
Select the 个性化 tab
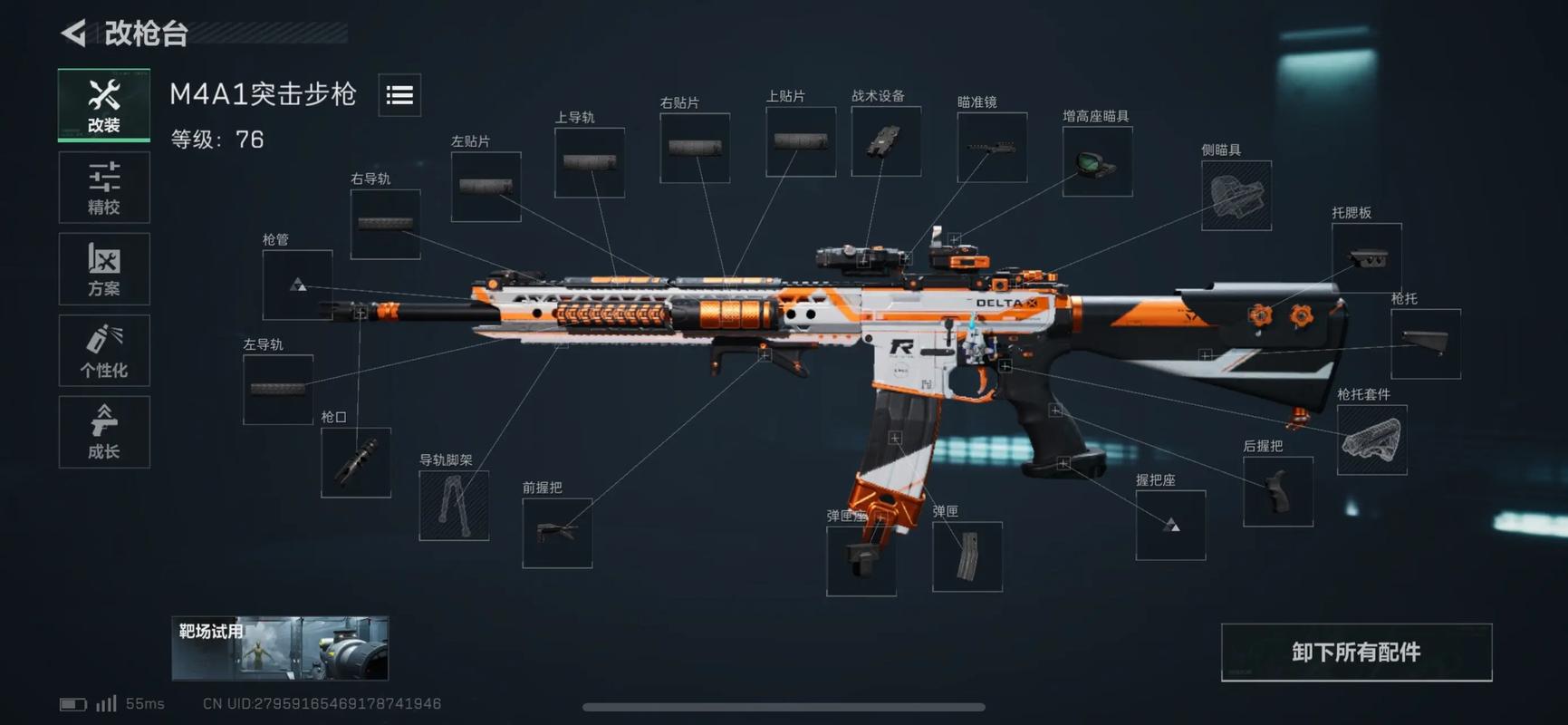[x=104, y=351]
